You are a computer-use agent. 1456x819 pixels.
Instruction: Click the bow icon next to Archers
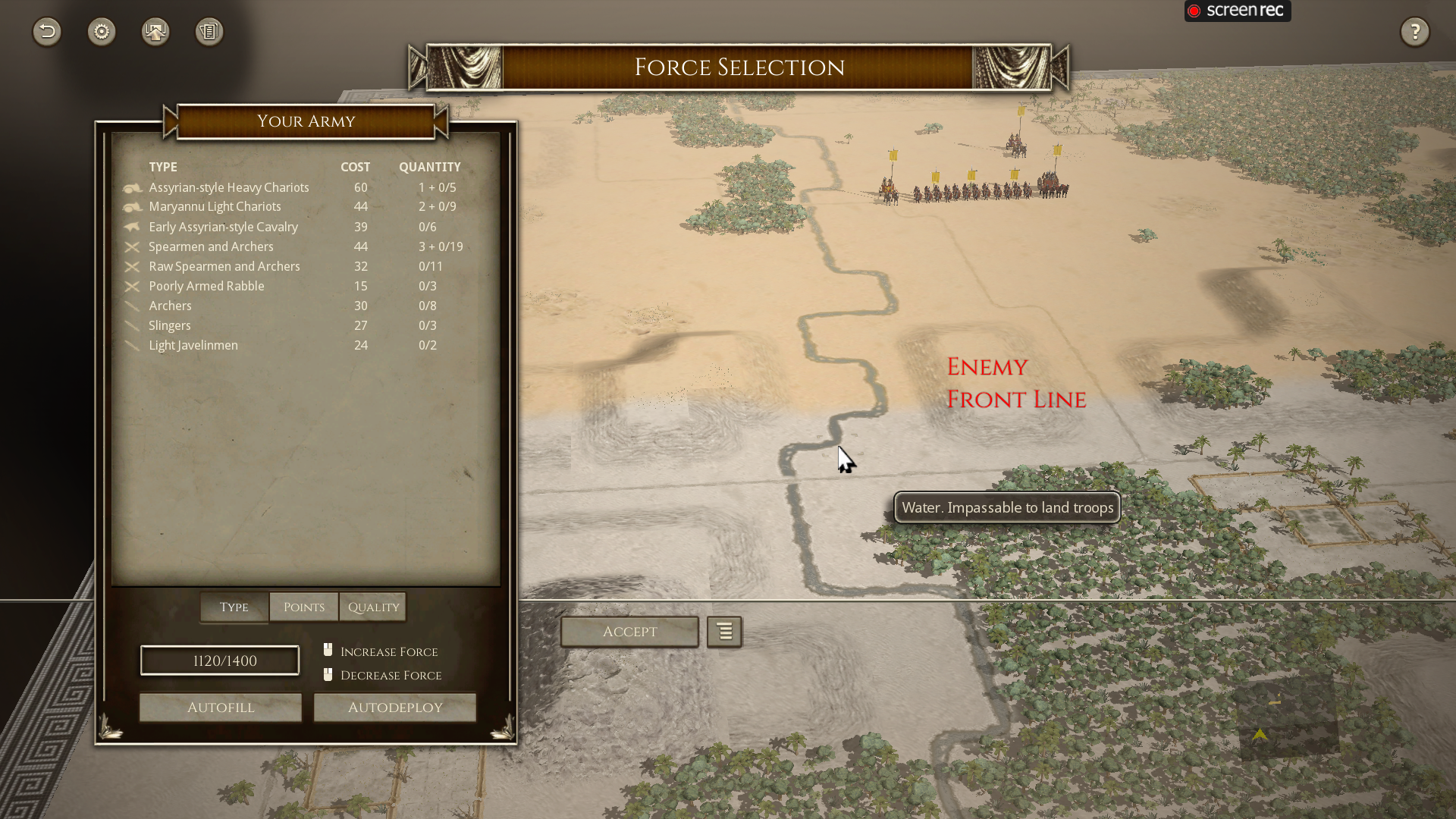(x=133, y=306)
